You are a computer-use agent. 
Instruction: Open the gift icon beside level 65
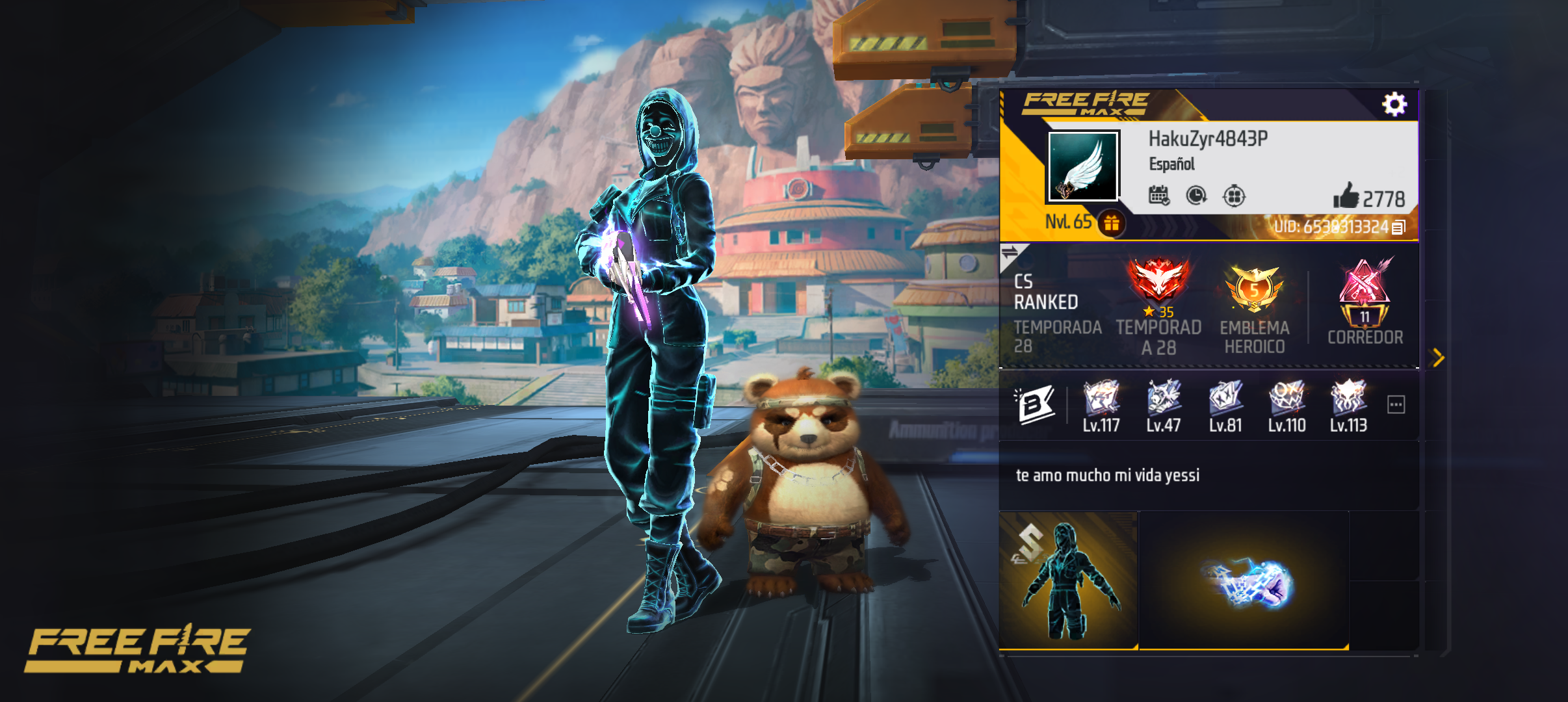click(1112, 223)
